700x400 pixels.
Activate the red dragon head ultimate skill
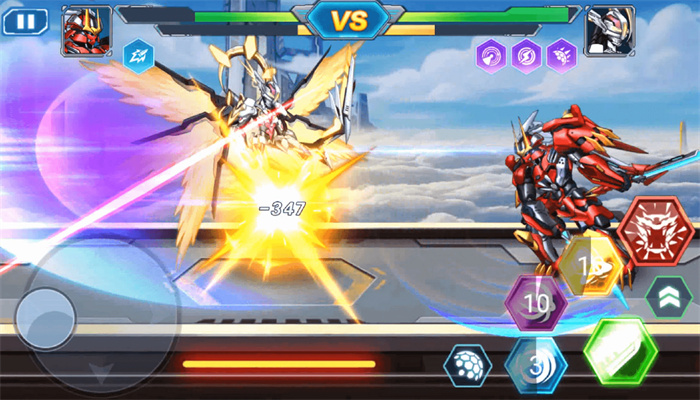(x=655, y=232)
